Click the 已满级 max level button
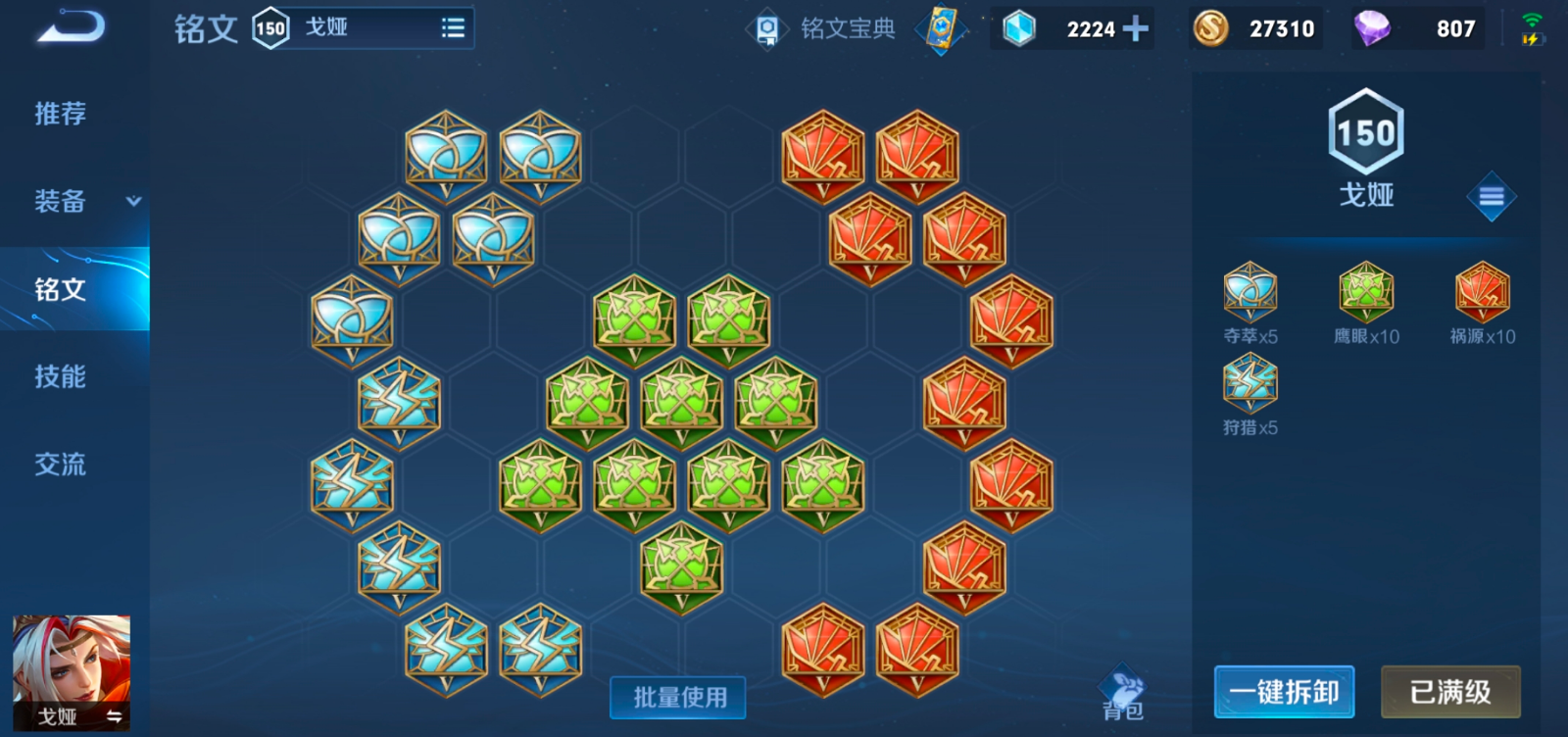The width and height of the screenshot is (1568, 737). [1450, 692]
